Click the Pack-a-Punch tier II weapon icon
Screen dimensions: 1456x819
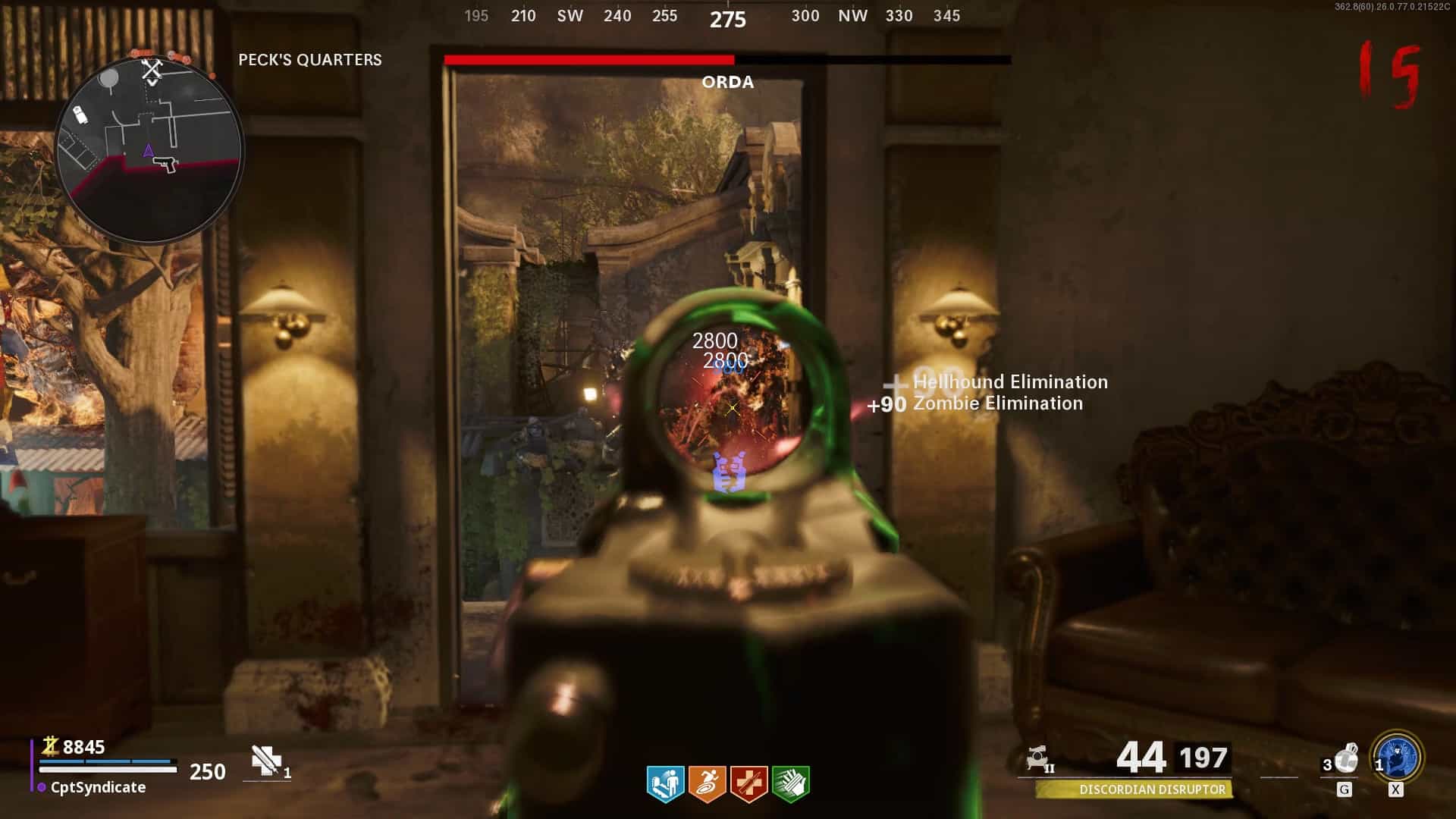[x=1039, y=758]
